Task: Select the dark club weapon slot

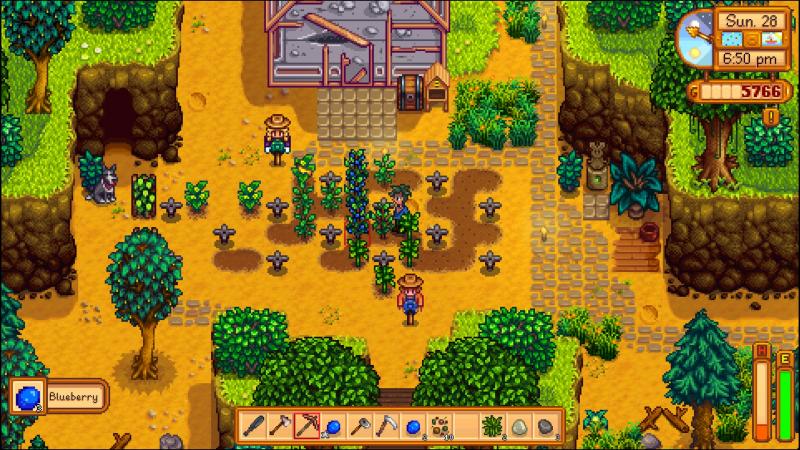Action: pyautogui.click(x=253, y=424)
